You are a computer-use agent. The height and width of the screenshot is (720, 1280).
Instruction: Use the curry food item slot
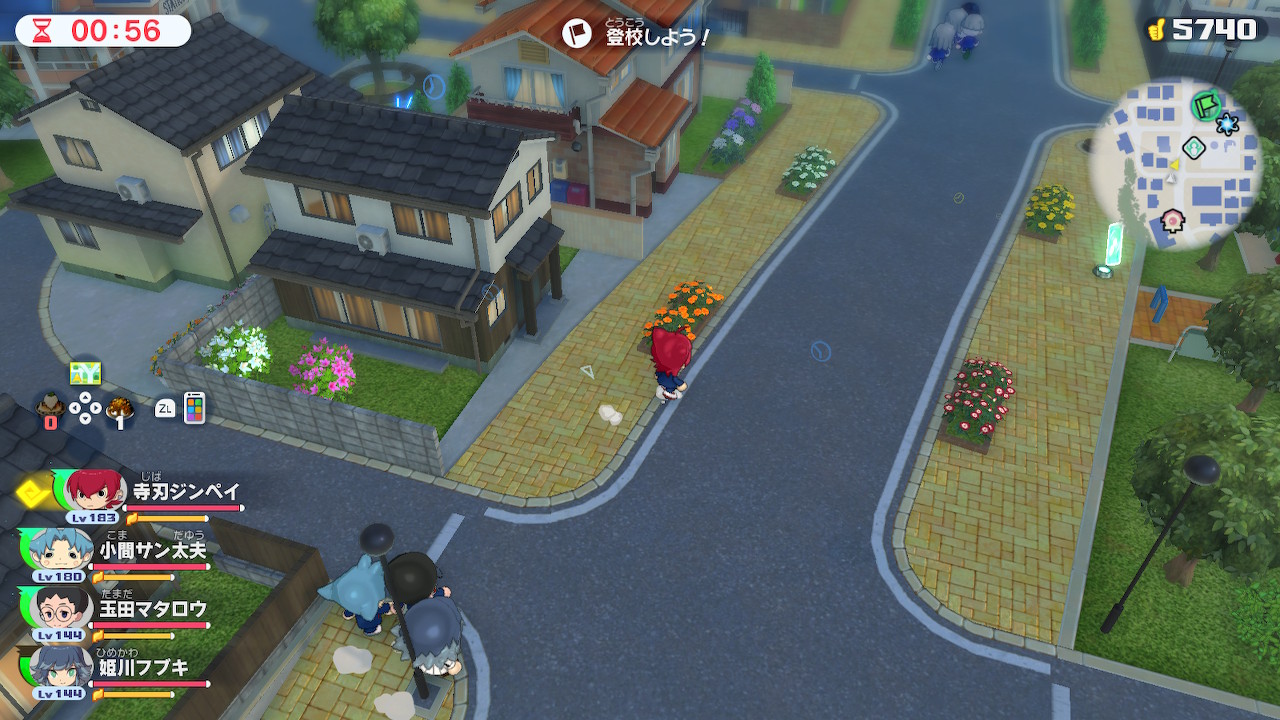click(x=121, y=407)
